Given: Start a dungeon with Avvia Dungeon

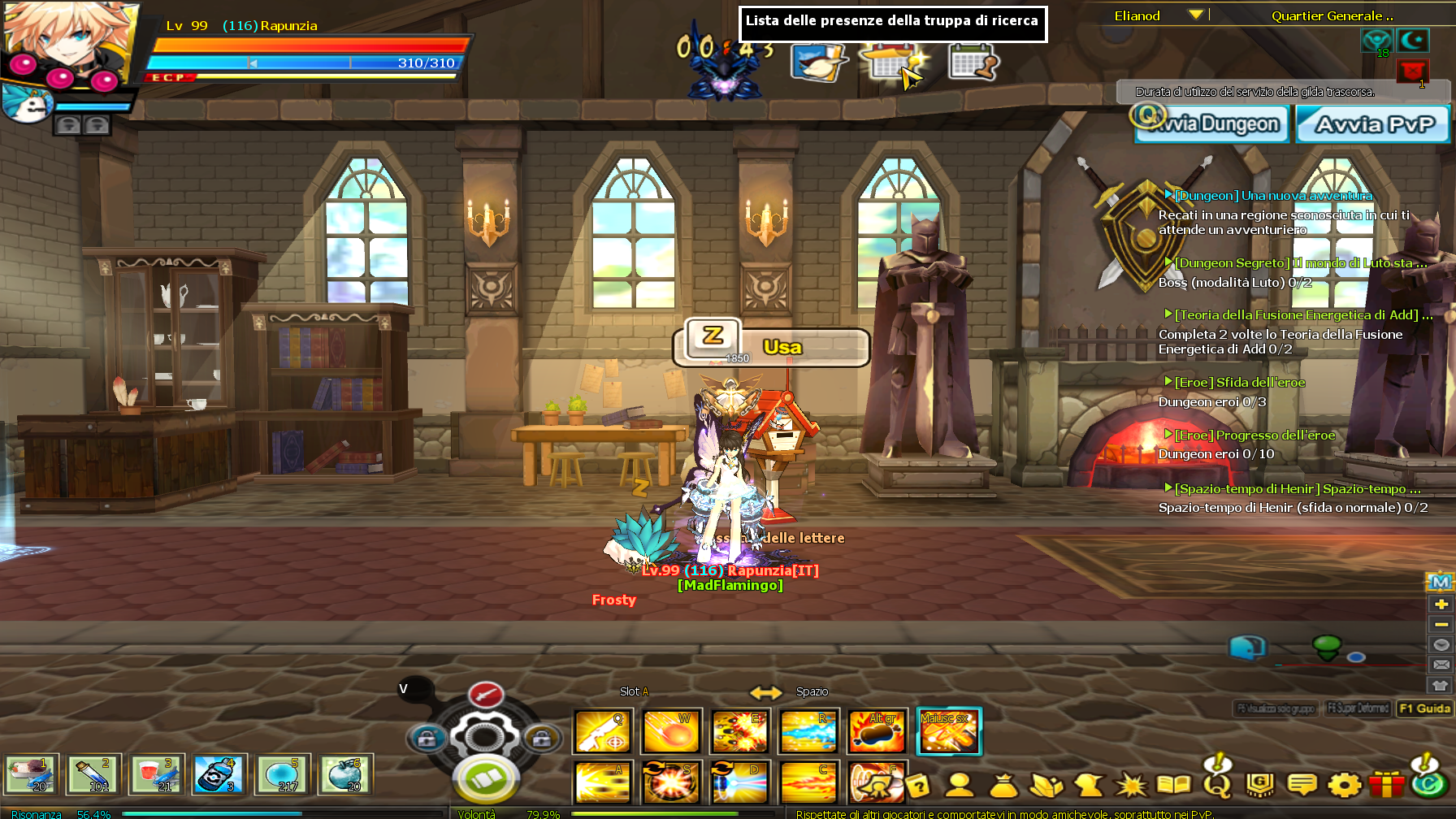Looking at the screenshot, I should [x=1211, y=124].
